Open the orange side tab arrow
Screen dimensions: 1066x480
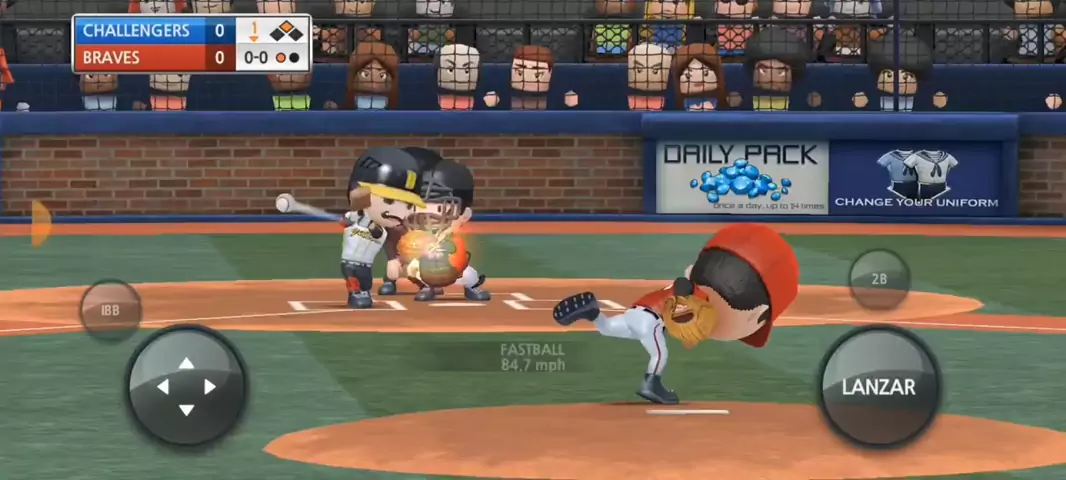coord(40,223)
